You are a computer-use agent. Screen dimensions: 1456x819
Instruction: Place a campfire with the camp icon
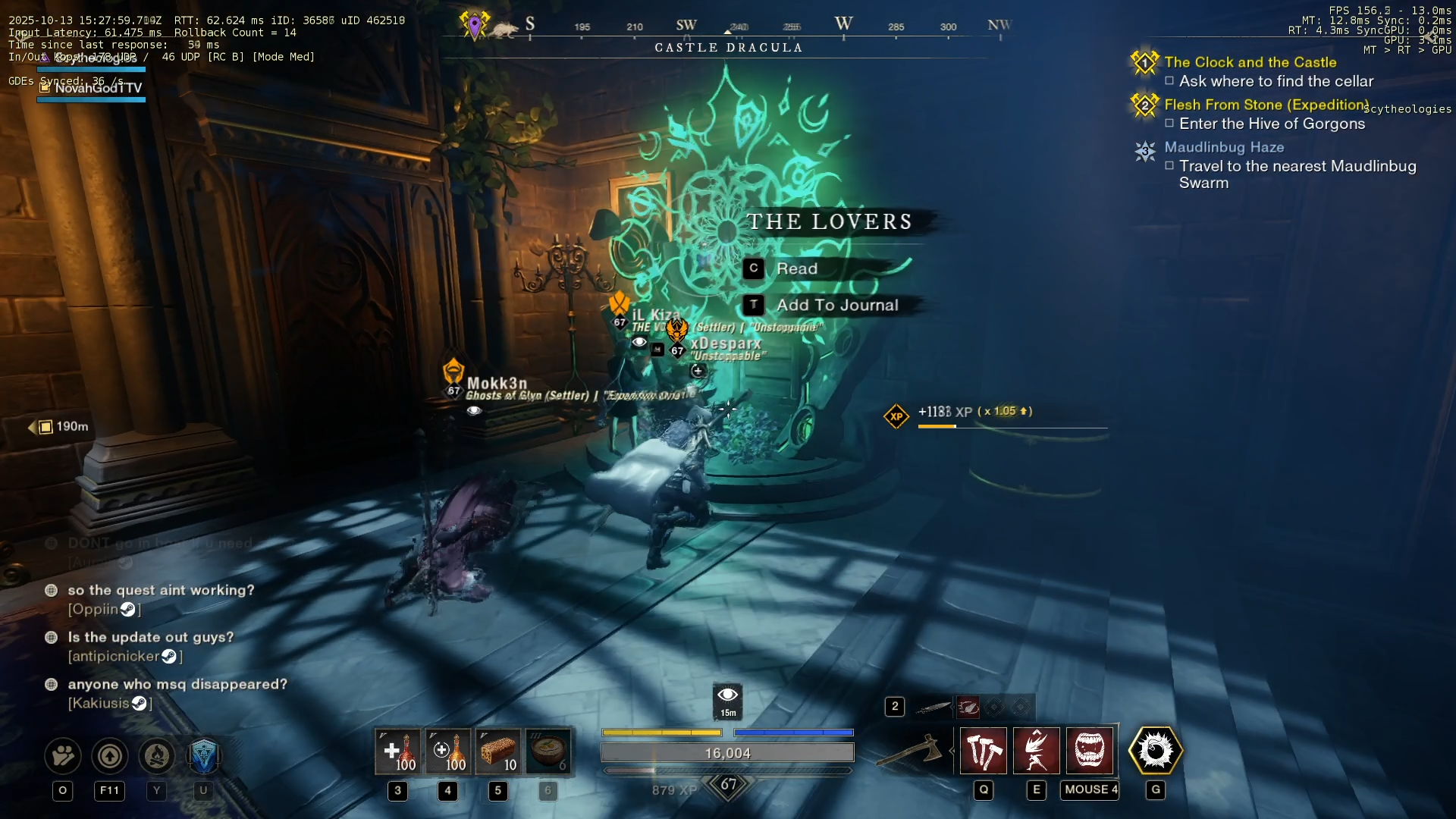click(156, 755)
